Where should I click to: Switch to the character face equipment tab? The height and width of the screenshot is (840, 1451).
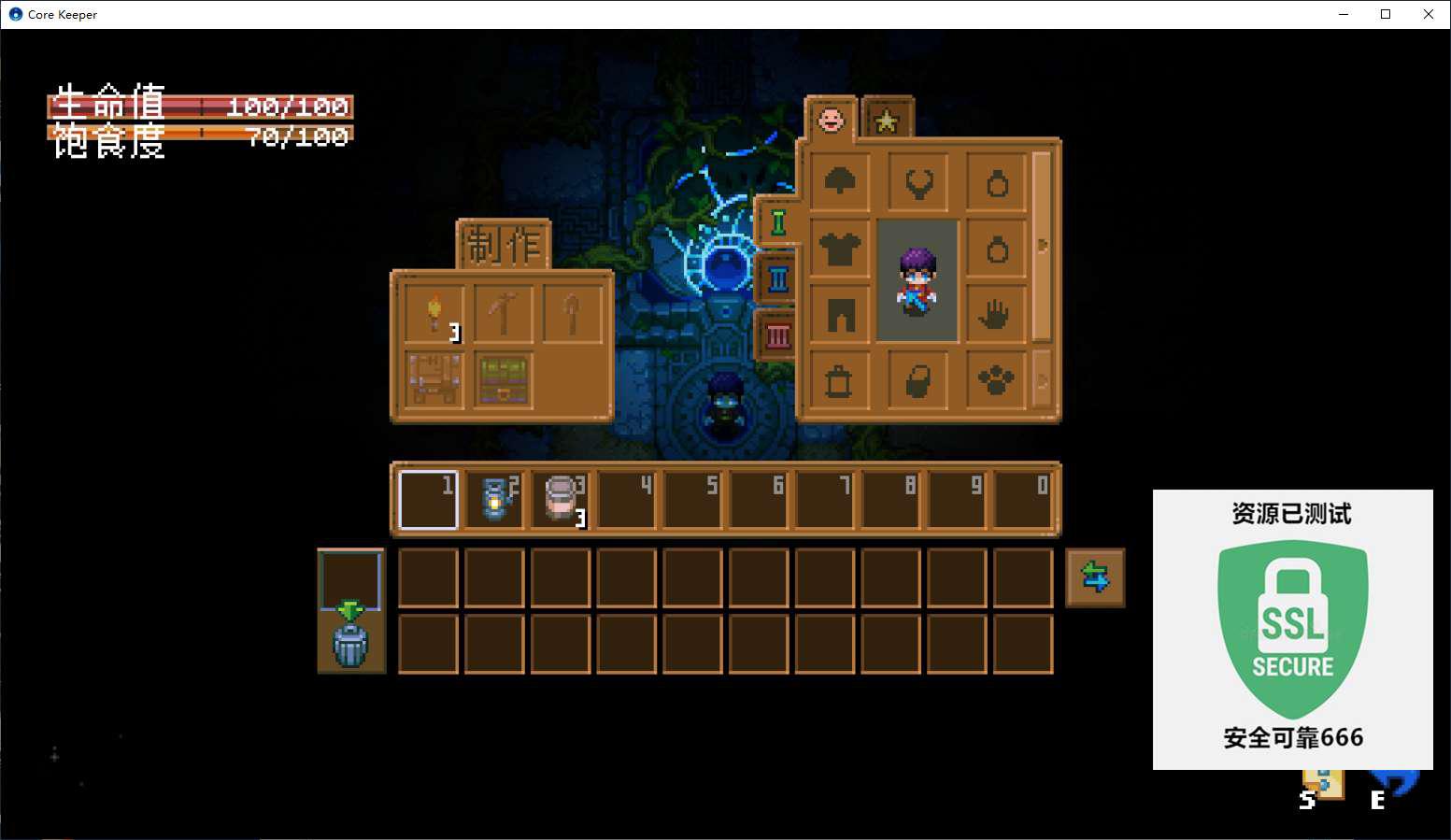point(830,120)
